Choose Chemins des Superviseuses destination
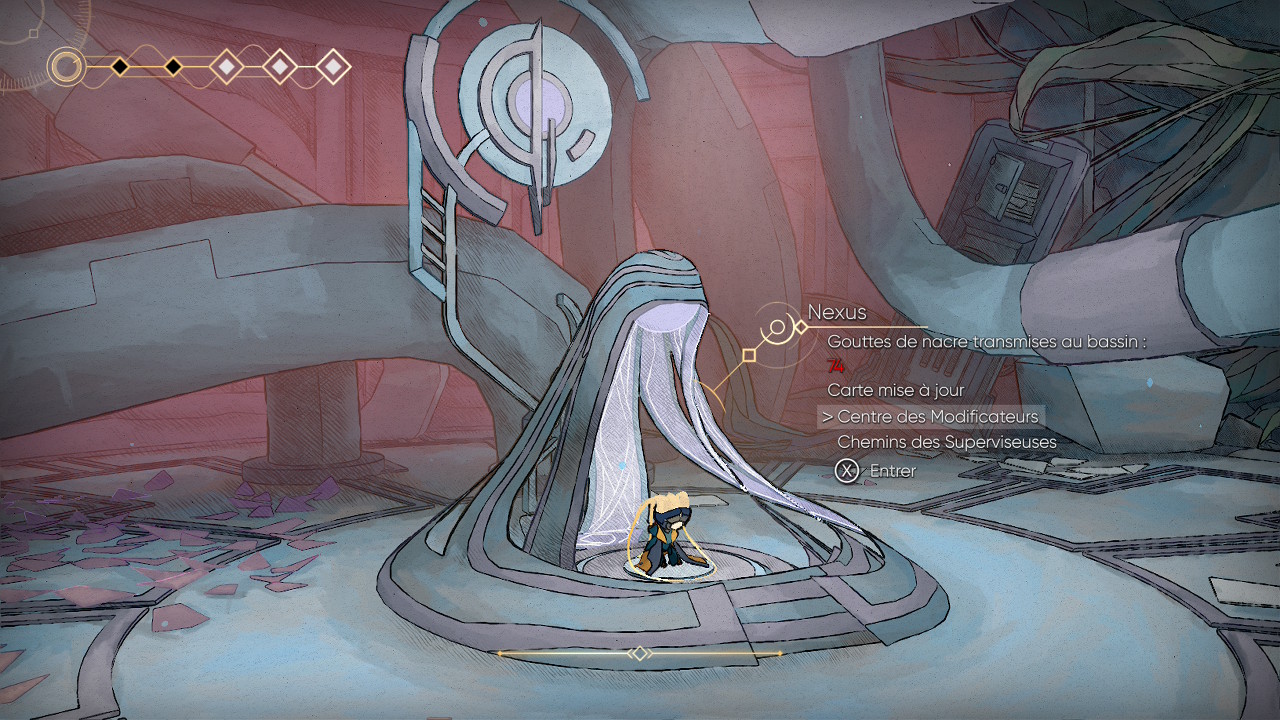This screenshot has height=720, width=1280. click(946, 442)
